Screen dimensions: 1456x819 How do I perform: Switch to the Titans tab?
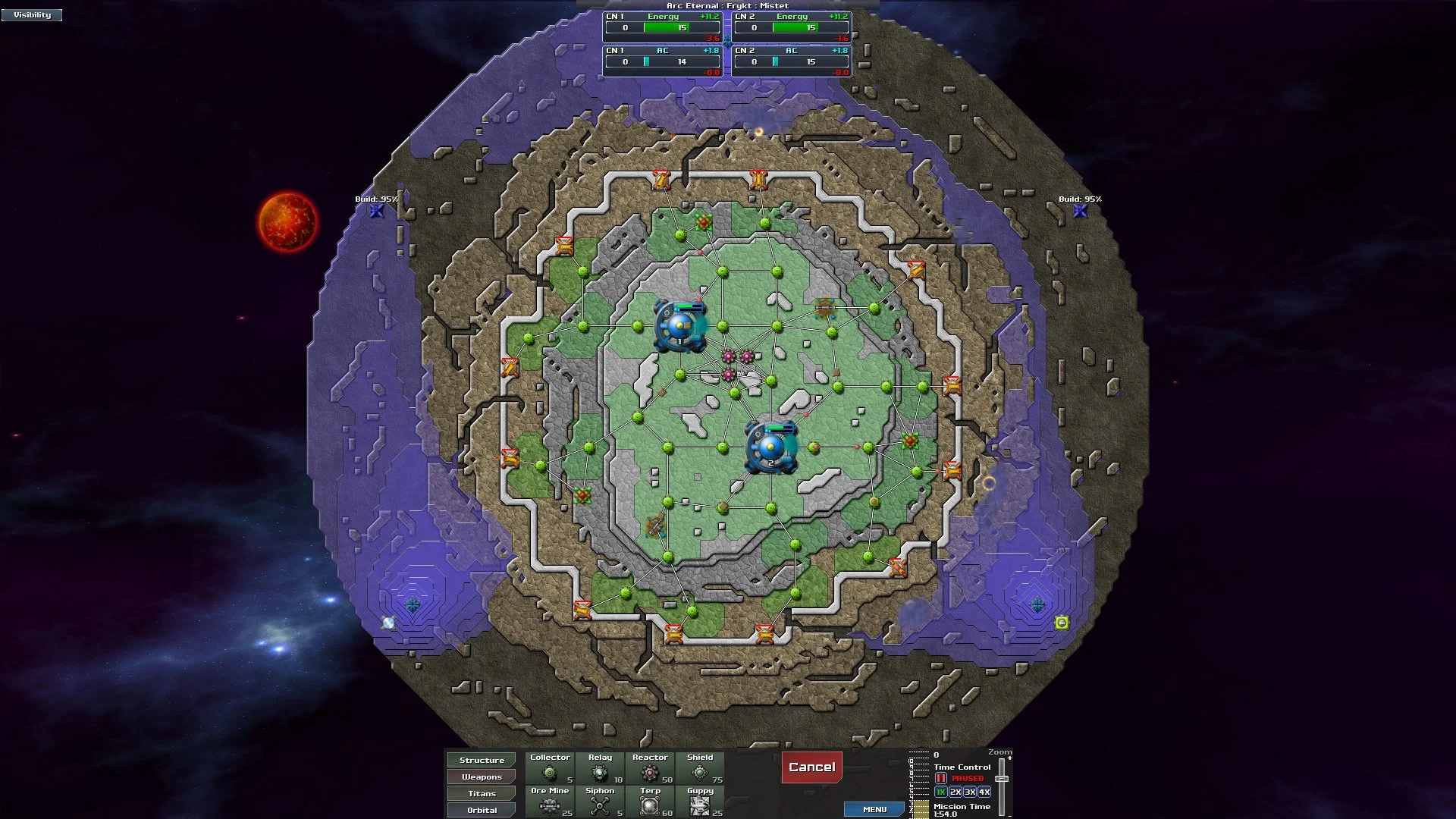[481, 793]
